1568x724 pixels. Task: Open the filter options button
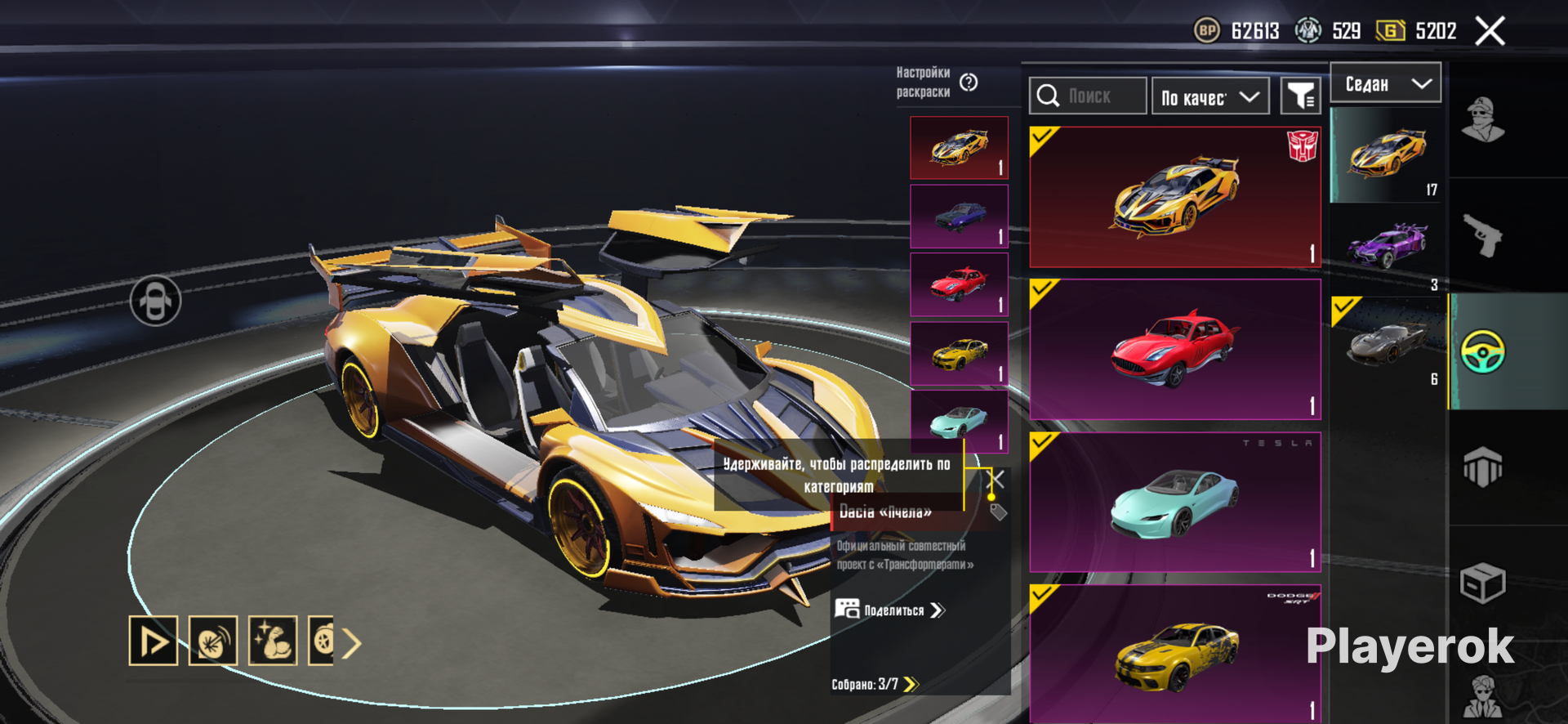coord(1300,97)
